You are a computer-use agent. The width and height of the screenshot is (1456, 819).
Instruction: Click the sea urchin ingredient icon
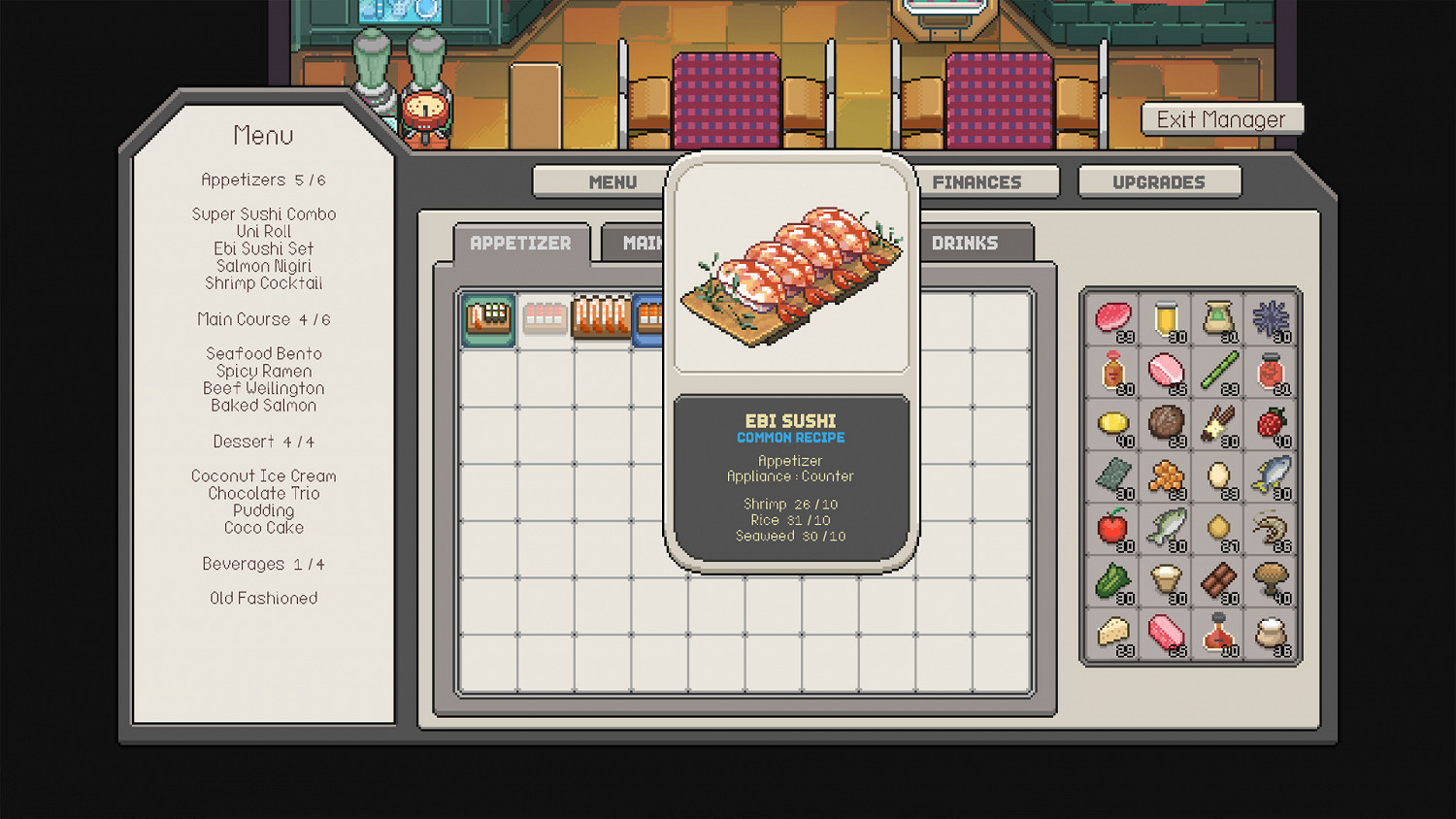pyautogui.click(x=1269, y=318)
